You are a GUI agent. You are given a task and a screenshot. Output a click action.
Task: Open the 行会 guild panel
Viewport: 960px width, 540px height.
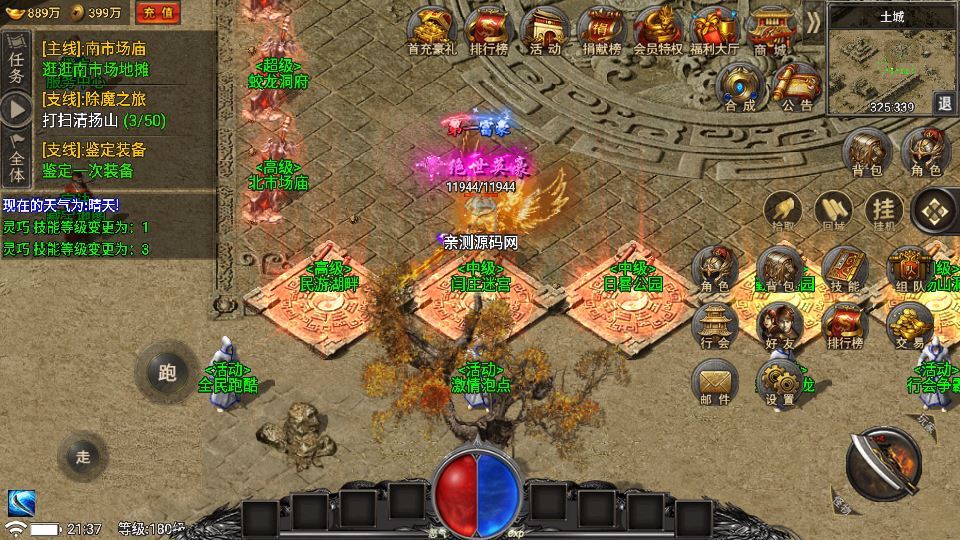click(715, 325)
